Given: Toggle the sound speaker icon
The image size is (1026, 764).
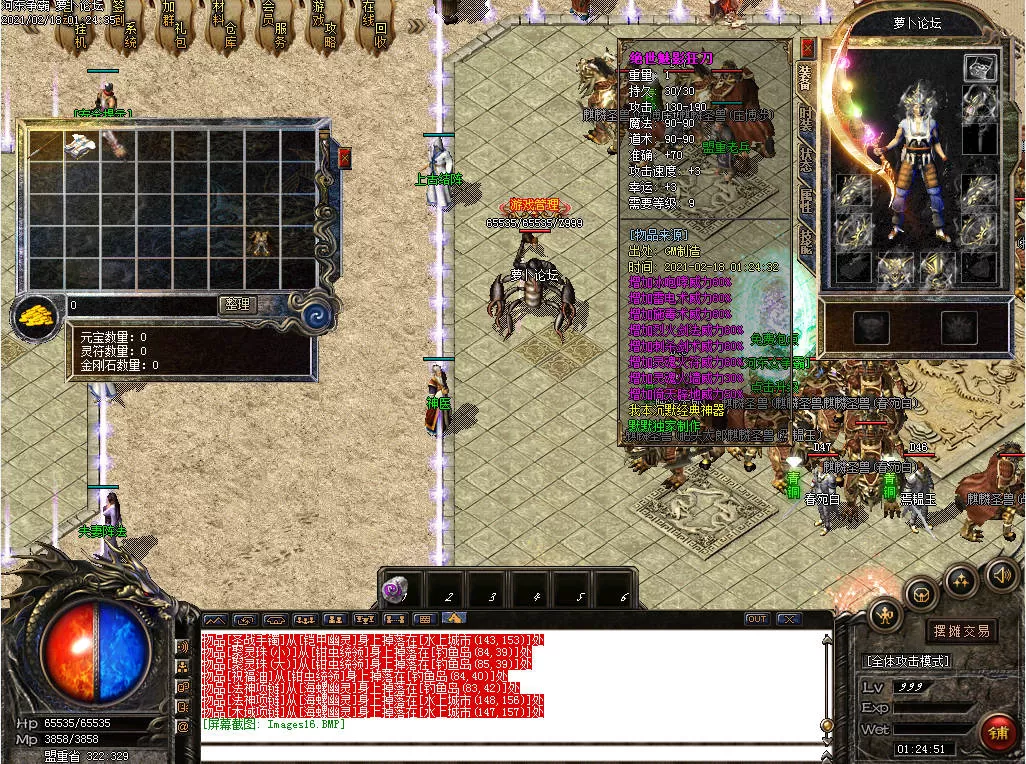Looking at the screenshot, I should [x=1002, y=574].
